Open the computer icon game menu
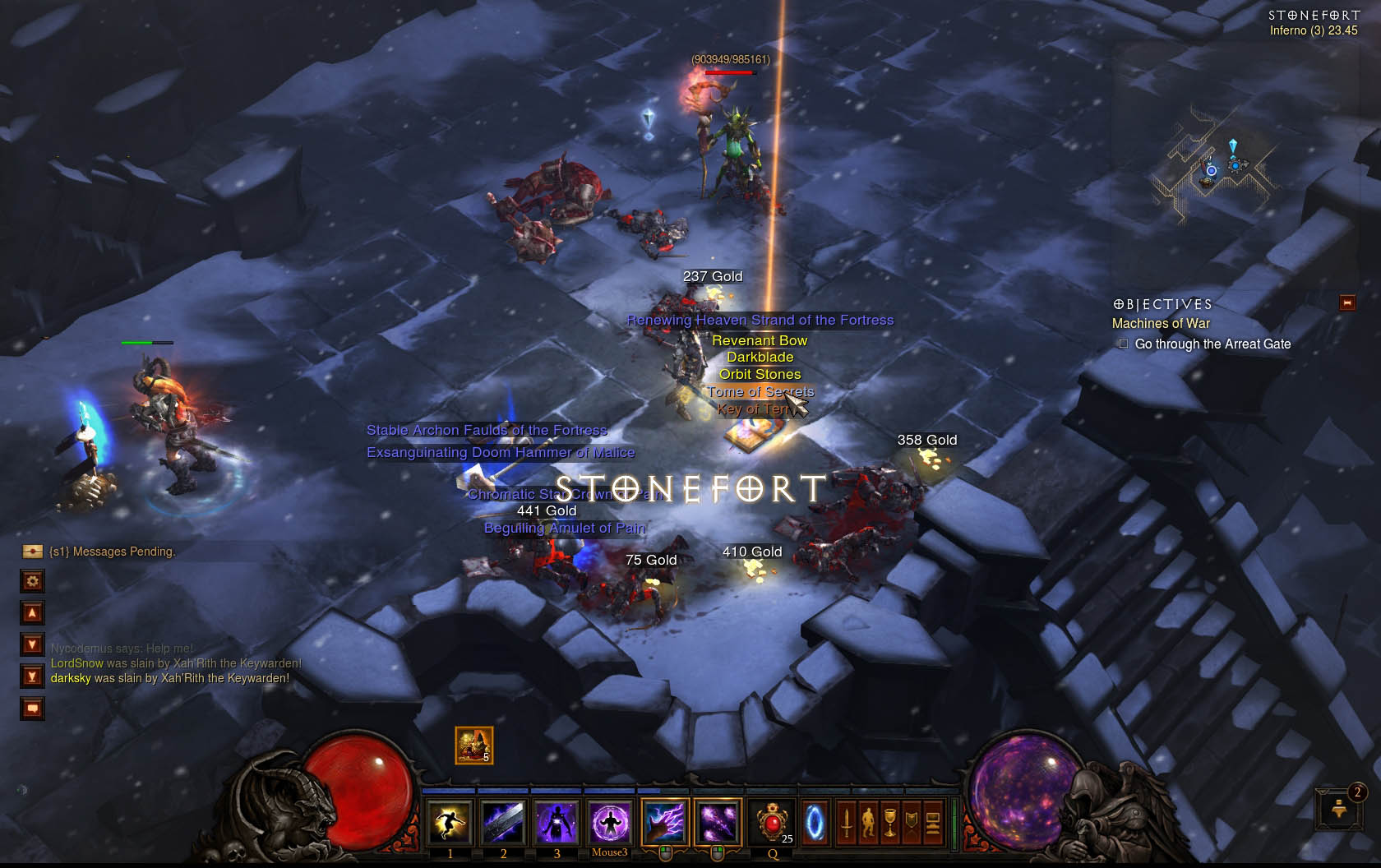This screenshot has width=1381, height=868. 933,822
